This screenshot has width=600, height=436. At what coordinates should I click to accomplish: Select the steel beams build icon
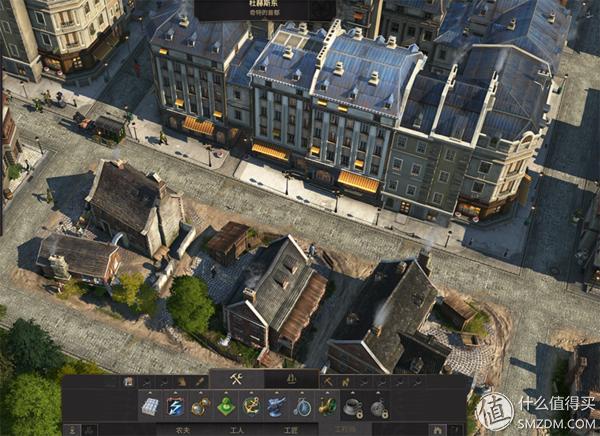point(149,406)
